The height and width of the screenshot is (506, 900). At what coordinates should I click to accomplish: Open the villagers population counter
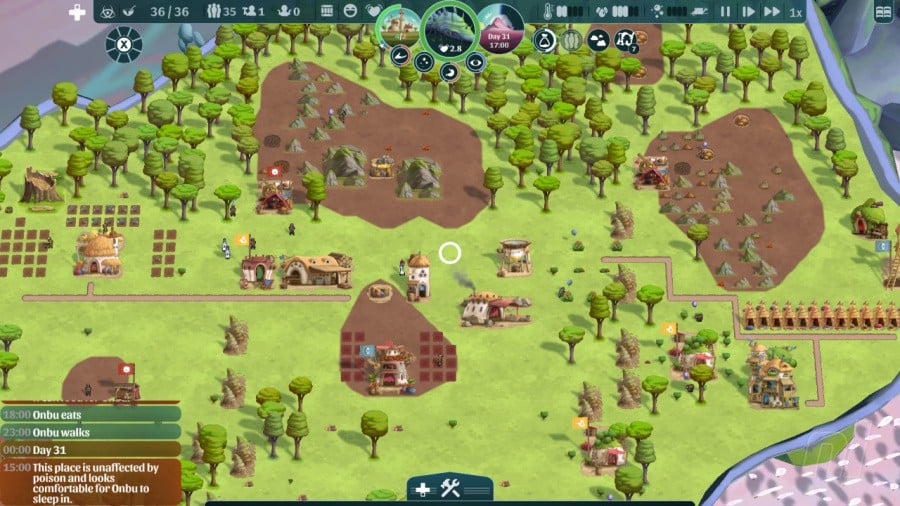222,12
